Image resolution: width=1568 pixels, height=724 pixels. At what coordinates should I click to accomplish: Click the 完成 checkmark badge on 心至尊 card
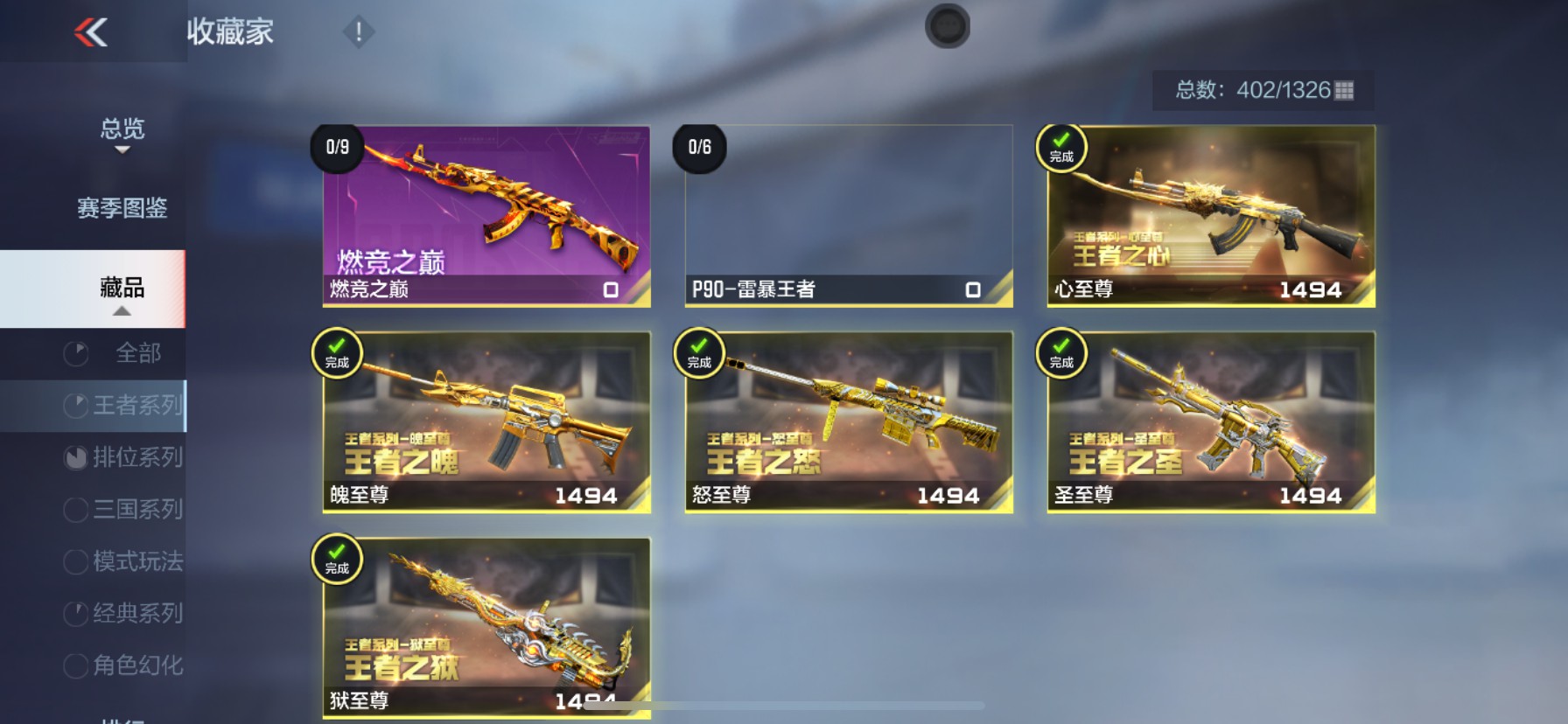point(1060,148)
